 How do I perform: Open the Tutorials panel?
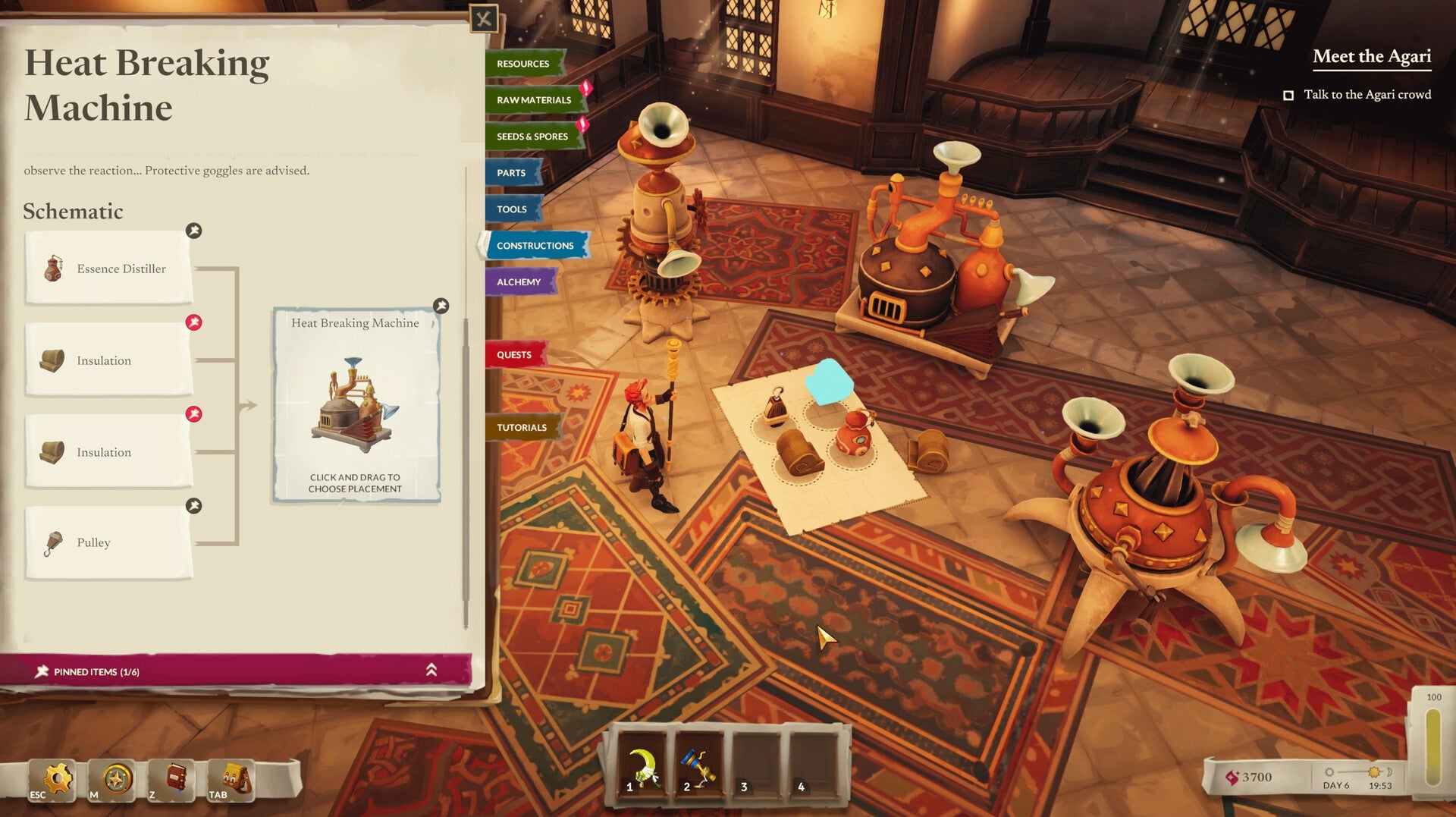click(x=521, y=427)
